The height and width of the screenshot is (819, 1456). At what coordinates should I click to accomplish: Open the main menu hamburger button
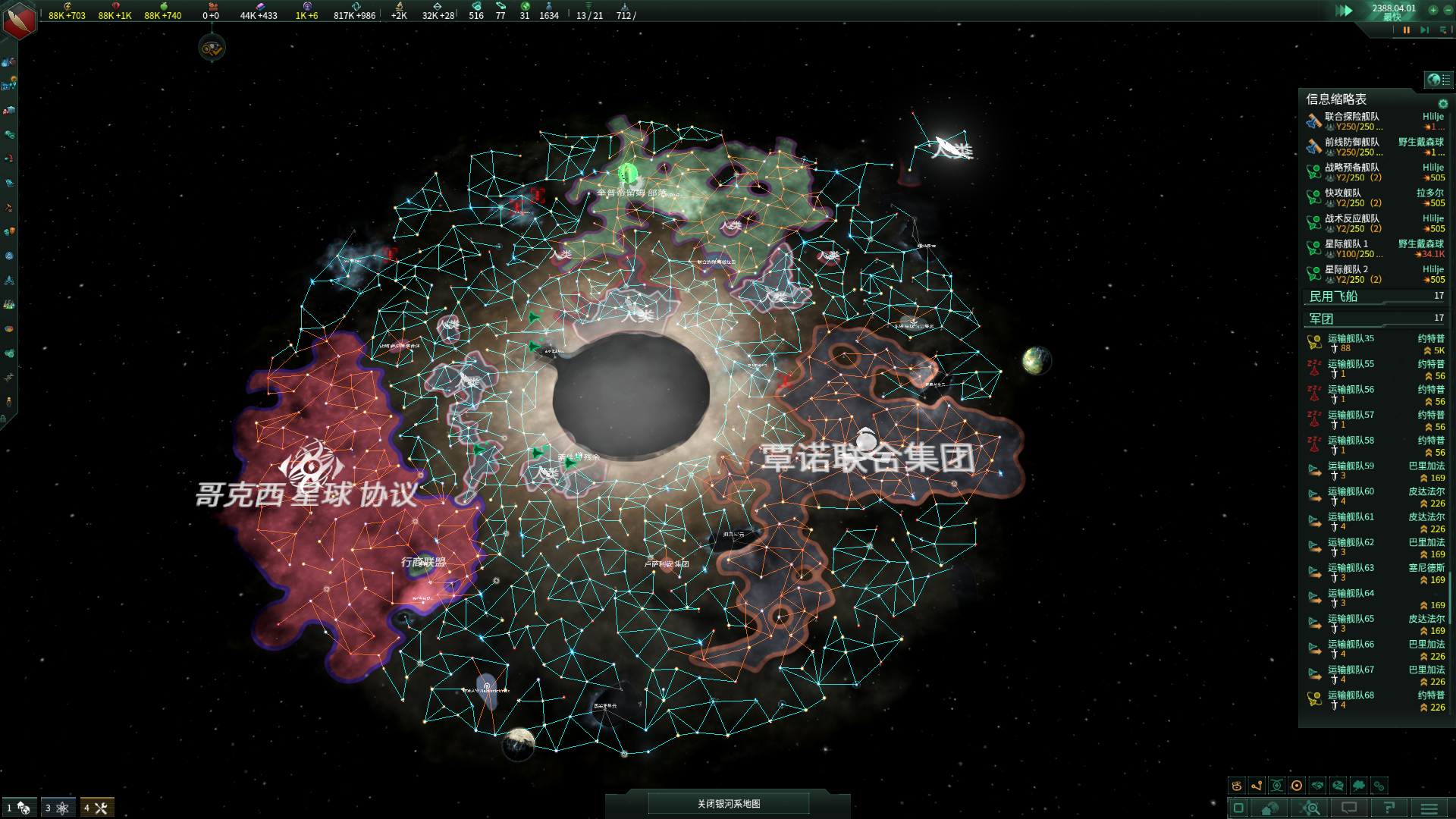pyautogui.click(x=1429, y=808)
